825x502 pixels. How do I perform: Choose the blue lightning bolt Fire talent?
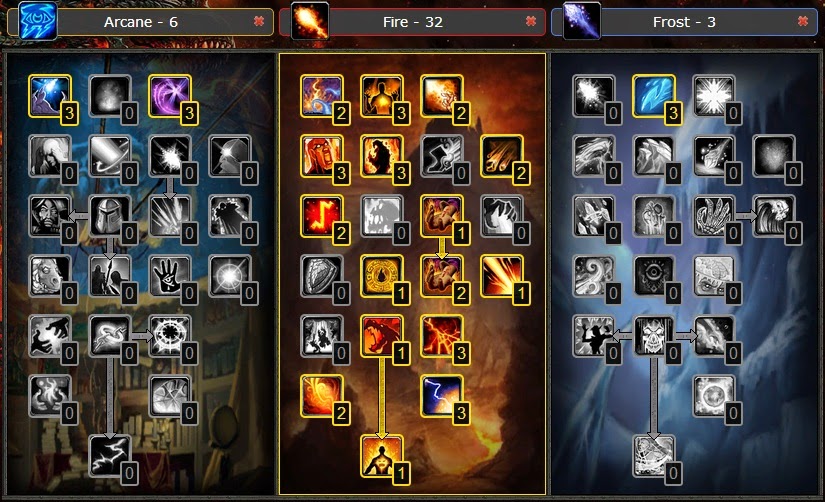click(440, 394)
